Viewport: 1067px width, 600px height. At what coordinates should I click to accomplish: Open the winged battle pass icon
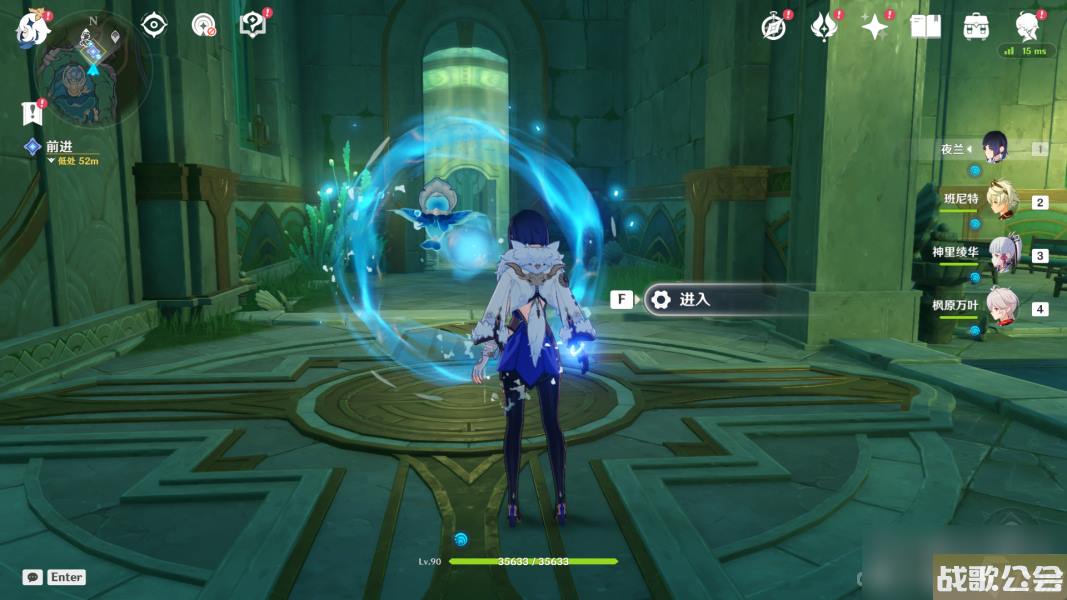point(823,27)
